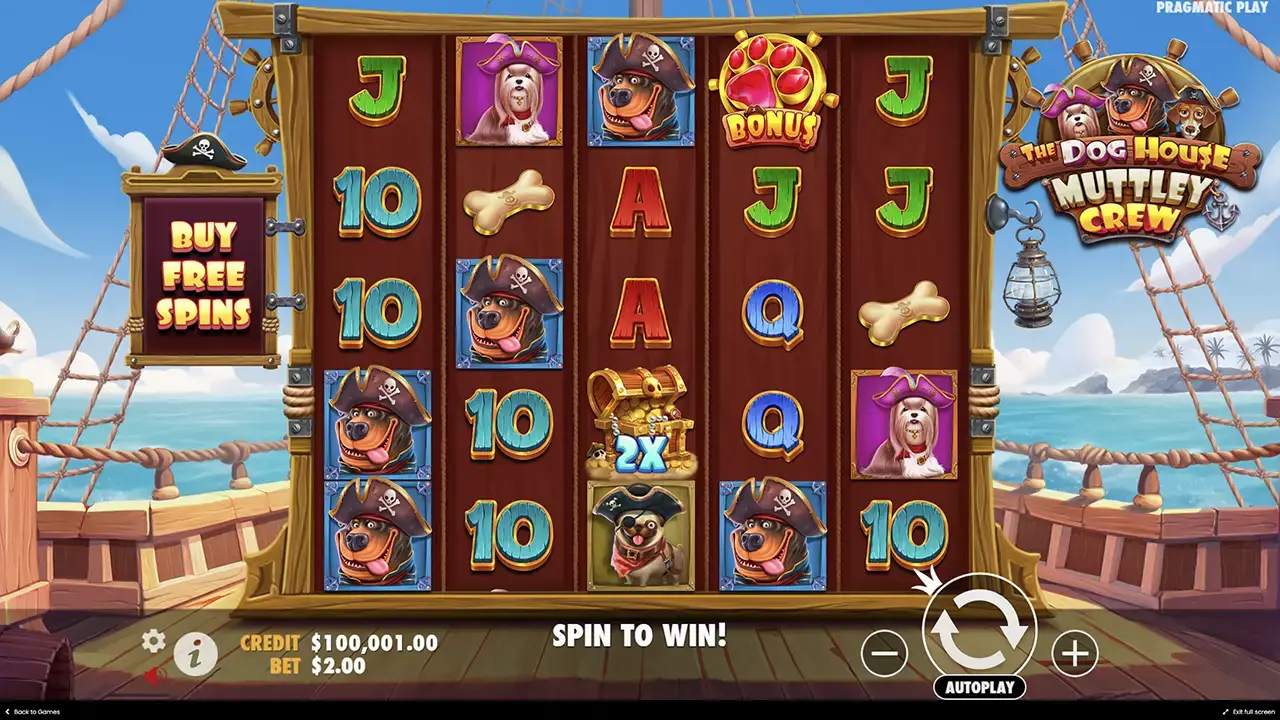Spin the reels with the circular arrows button

979,630
